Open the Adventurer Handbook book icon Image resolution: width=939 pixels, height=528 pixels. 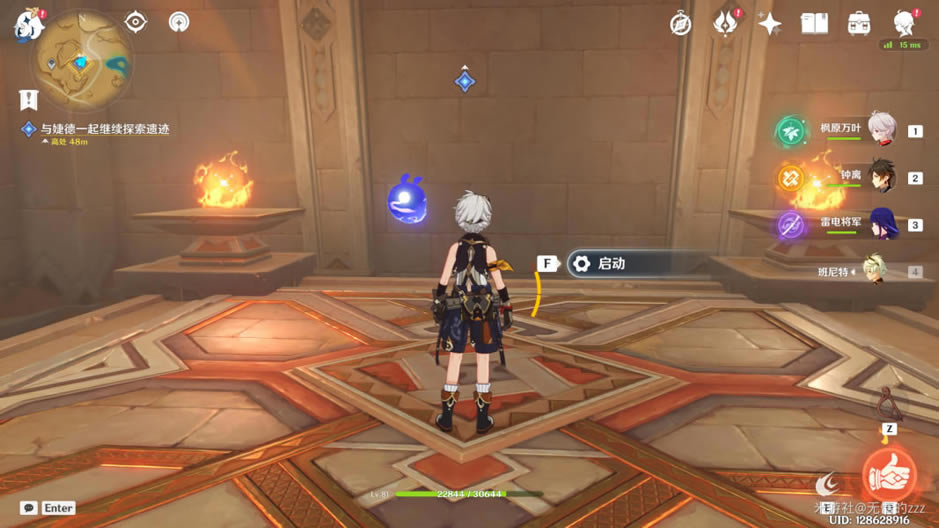tap(814, 24)
